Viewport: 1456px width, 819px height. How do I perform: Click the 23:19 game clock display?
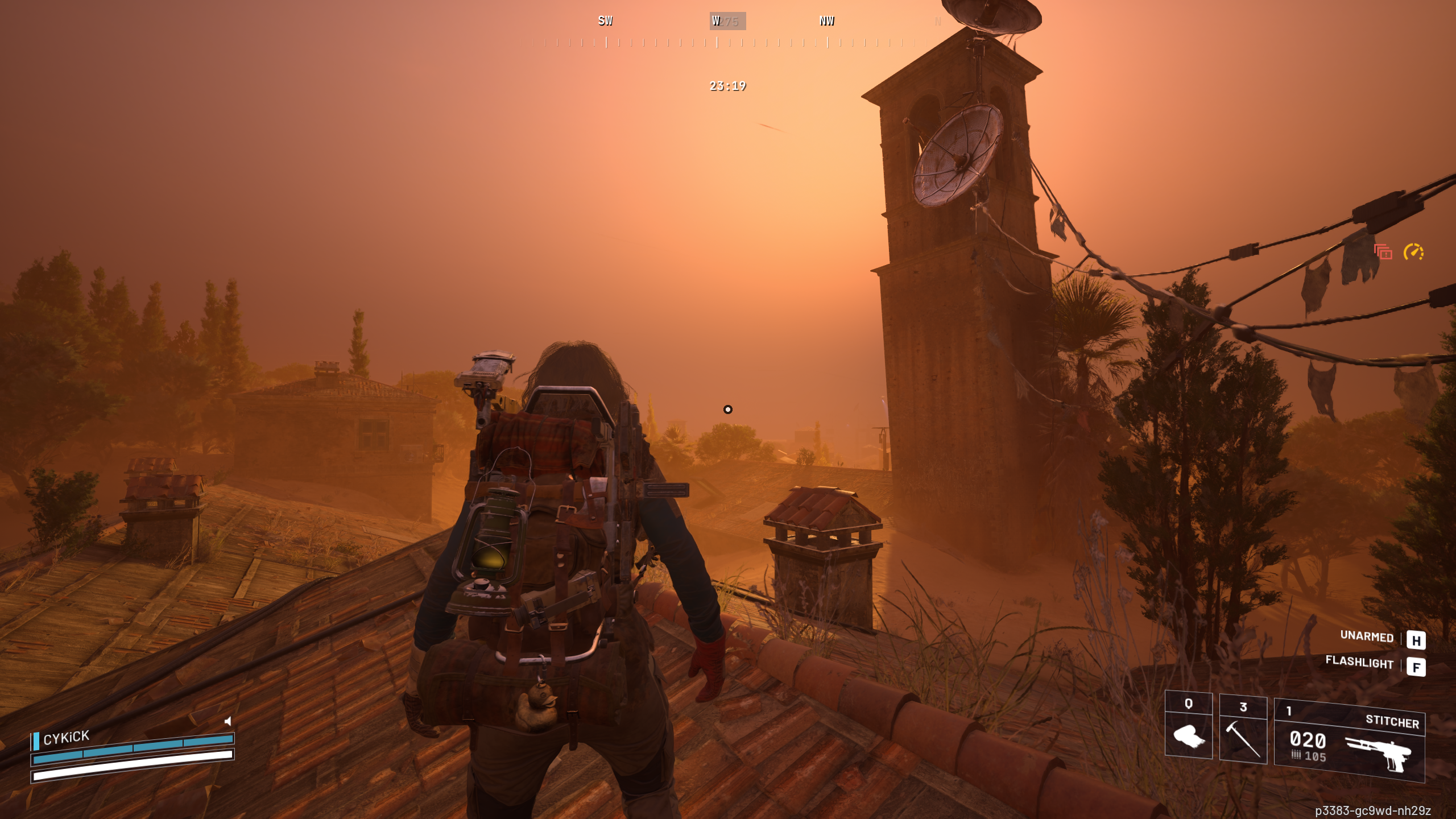728,86
